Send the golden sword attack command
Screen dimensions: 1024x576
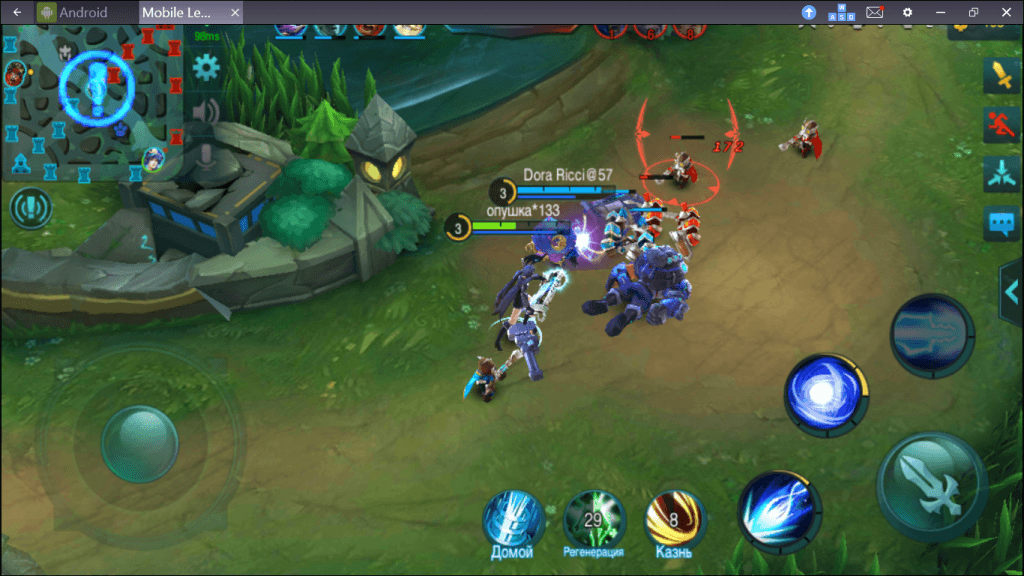point(1001,75)
